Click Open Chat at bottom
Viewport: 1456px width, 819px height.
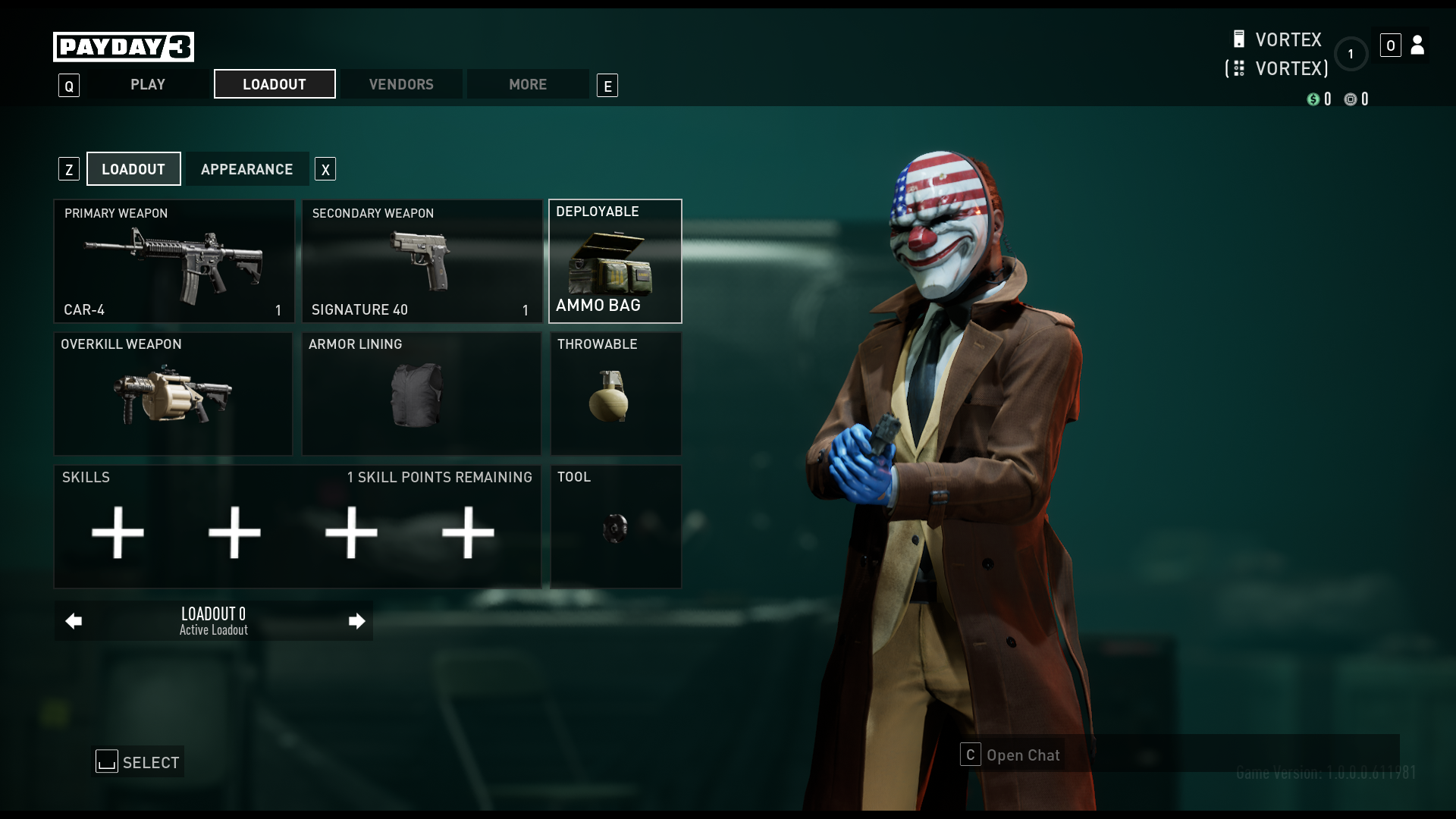pyautogui.click(x=1022, y=755)
